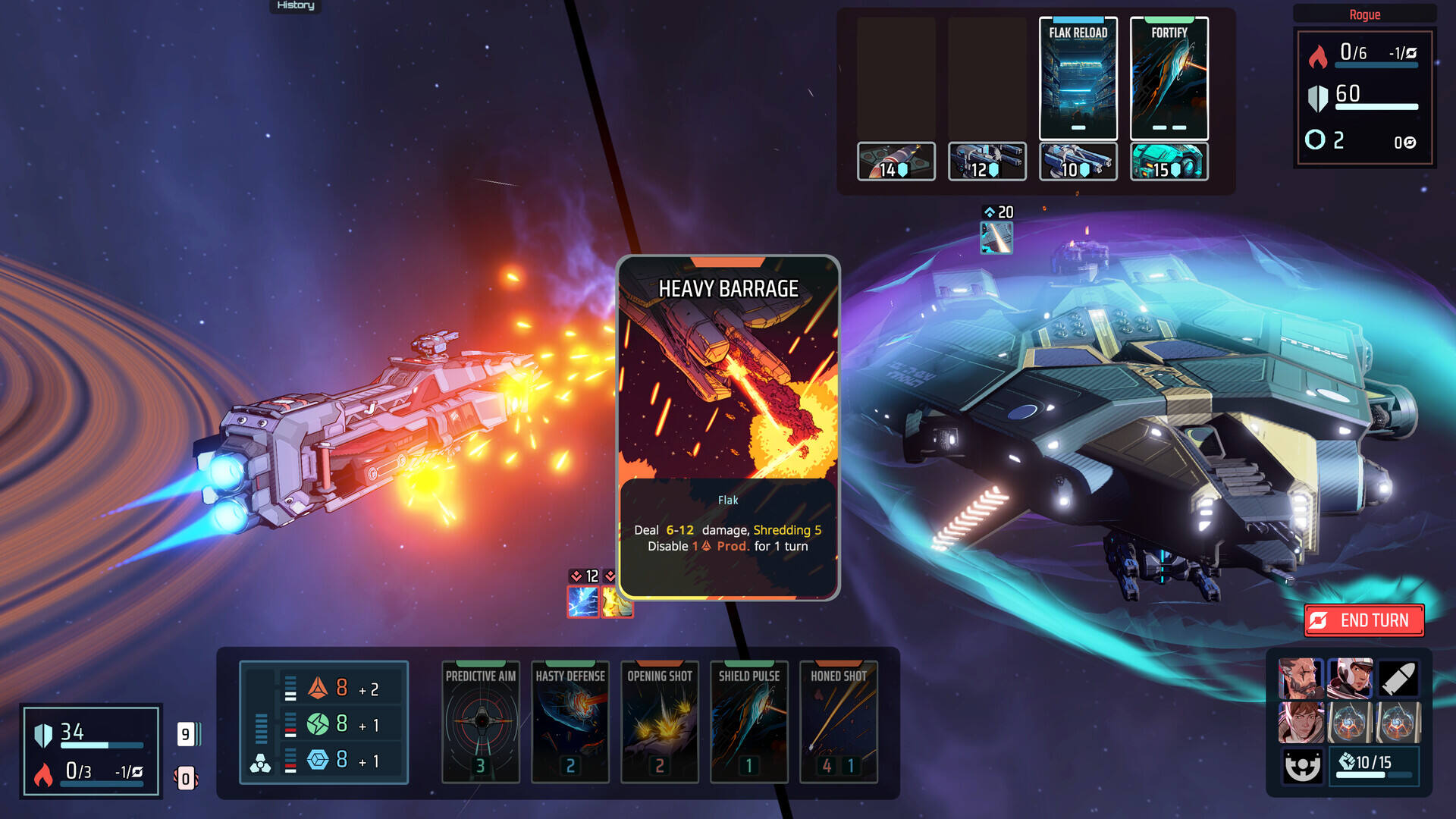
Task: Play the Predictive Aim card
Action: (481, 720)
